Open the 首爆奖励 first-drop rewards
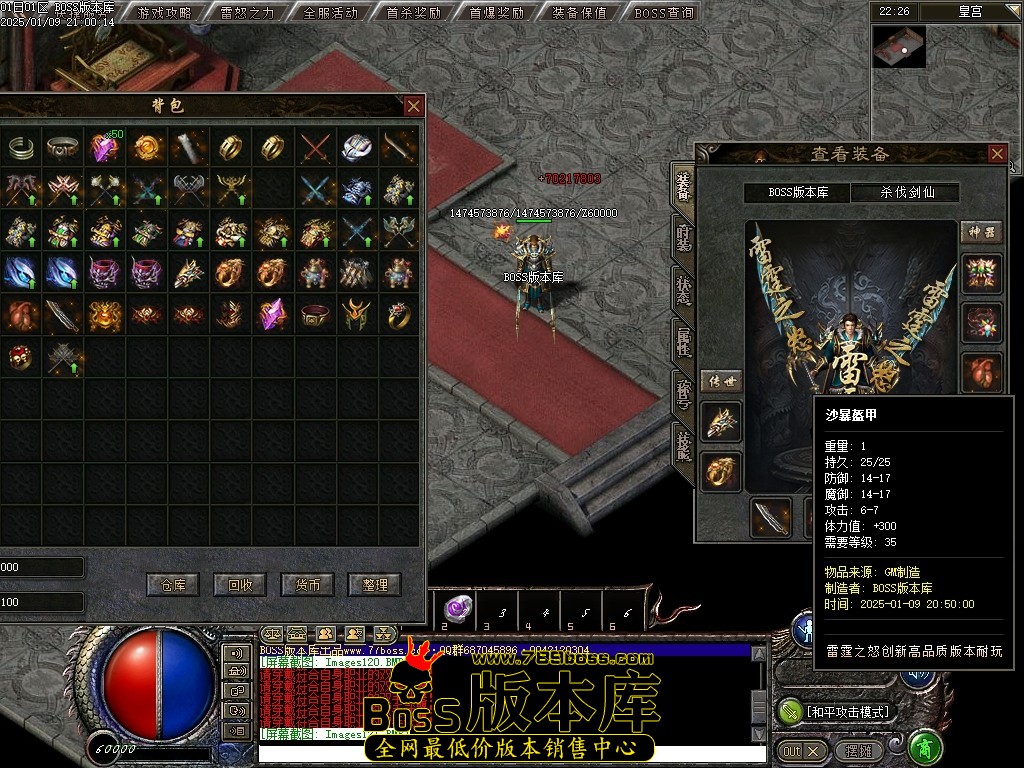1024x768 pixels. pos(496,13)
